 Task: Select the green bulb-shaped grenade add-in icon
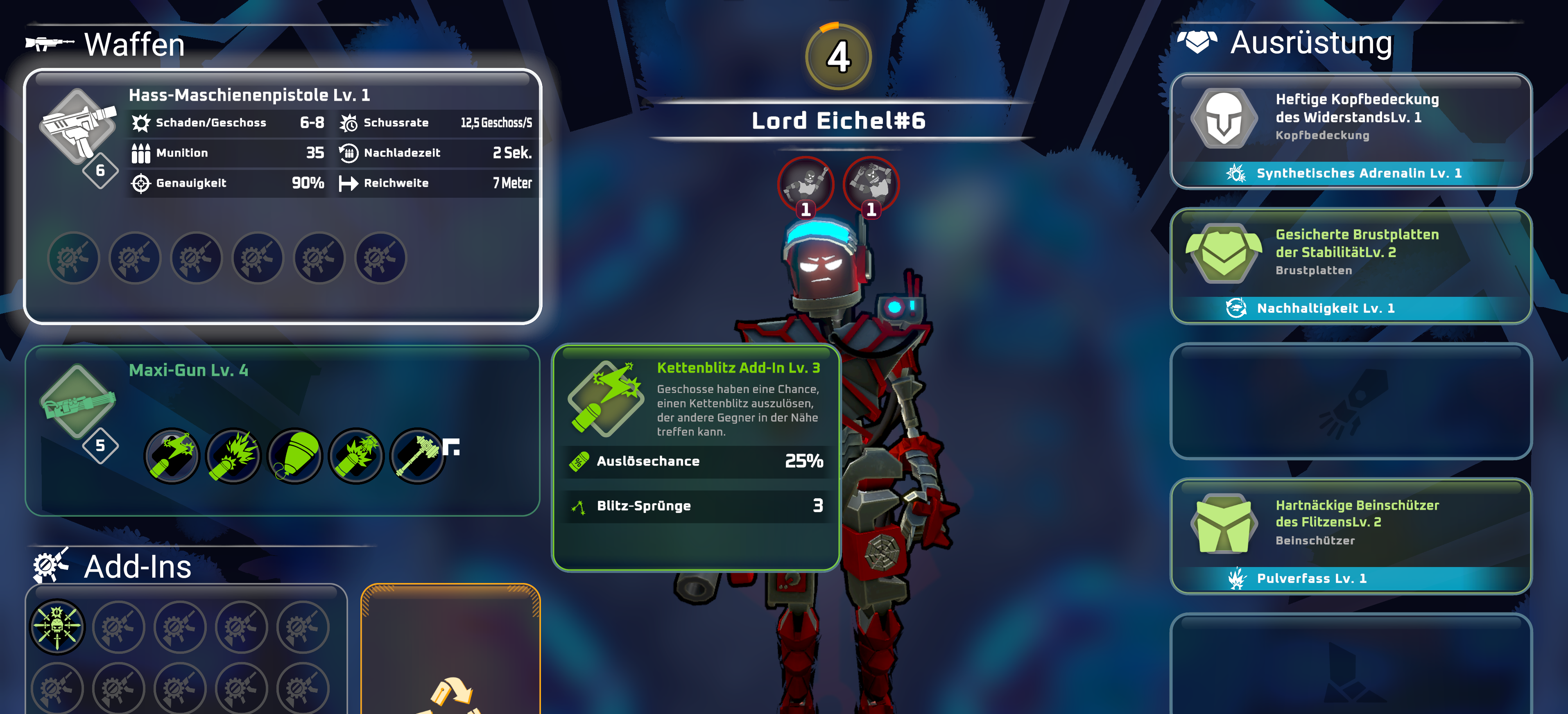295,455
